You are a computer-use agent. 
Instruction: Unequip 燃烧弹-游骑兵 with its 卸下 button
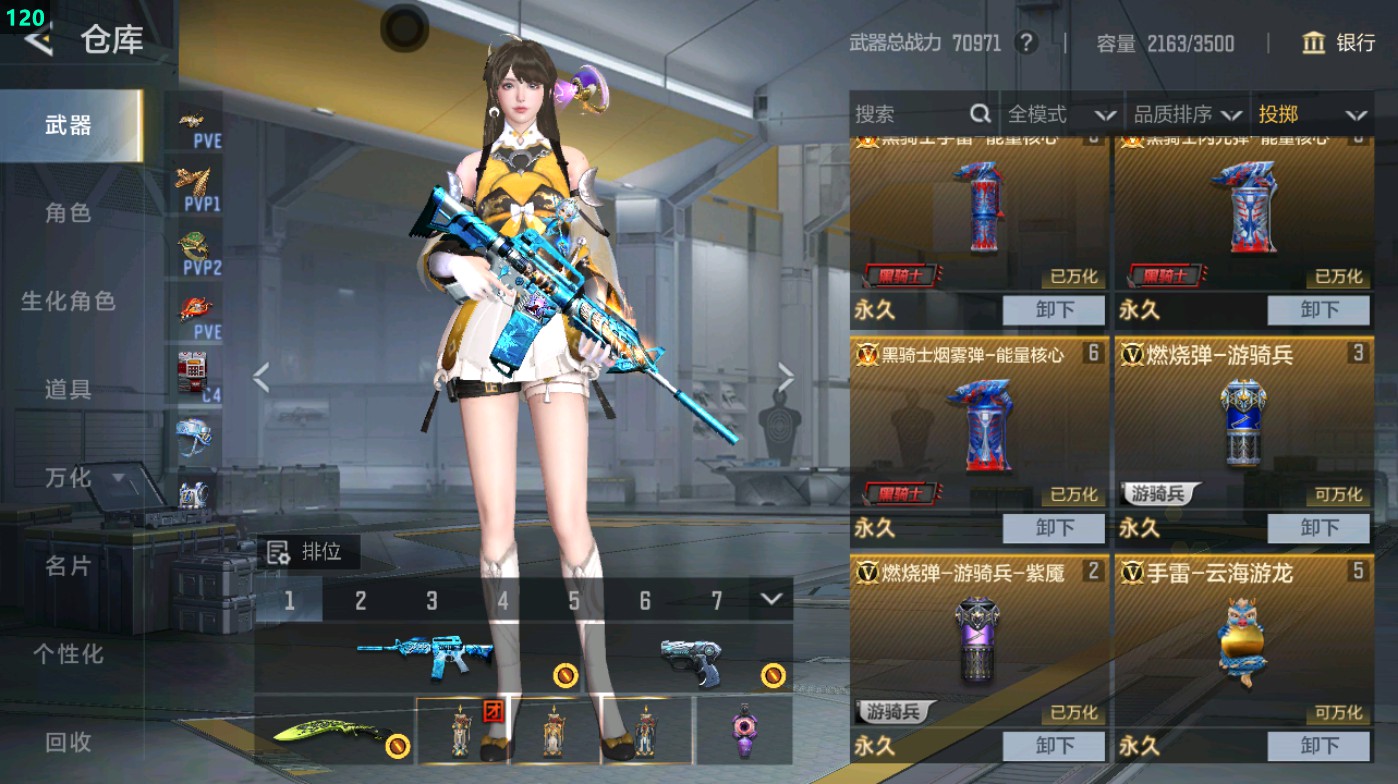pos(1318,528)
